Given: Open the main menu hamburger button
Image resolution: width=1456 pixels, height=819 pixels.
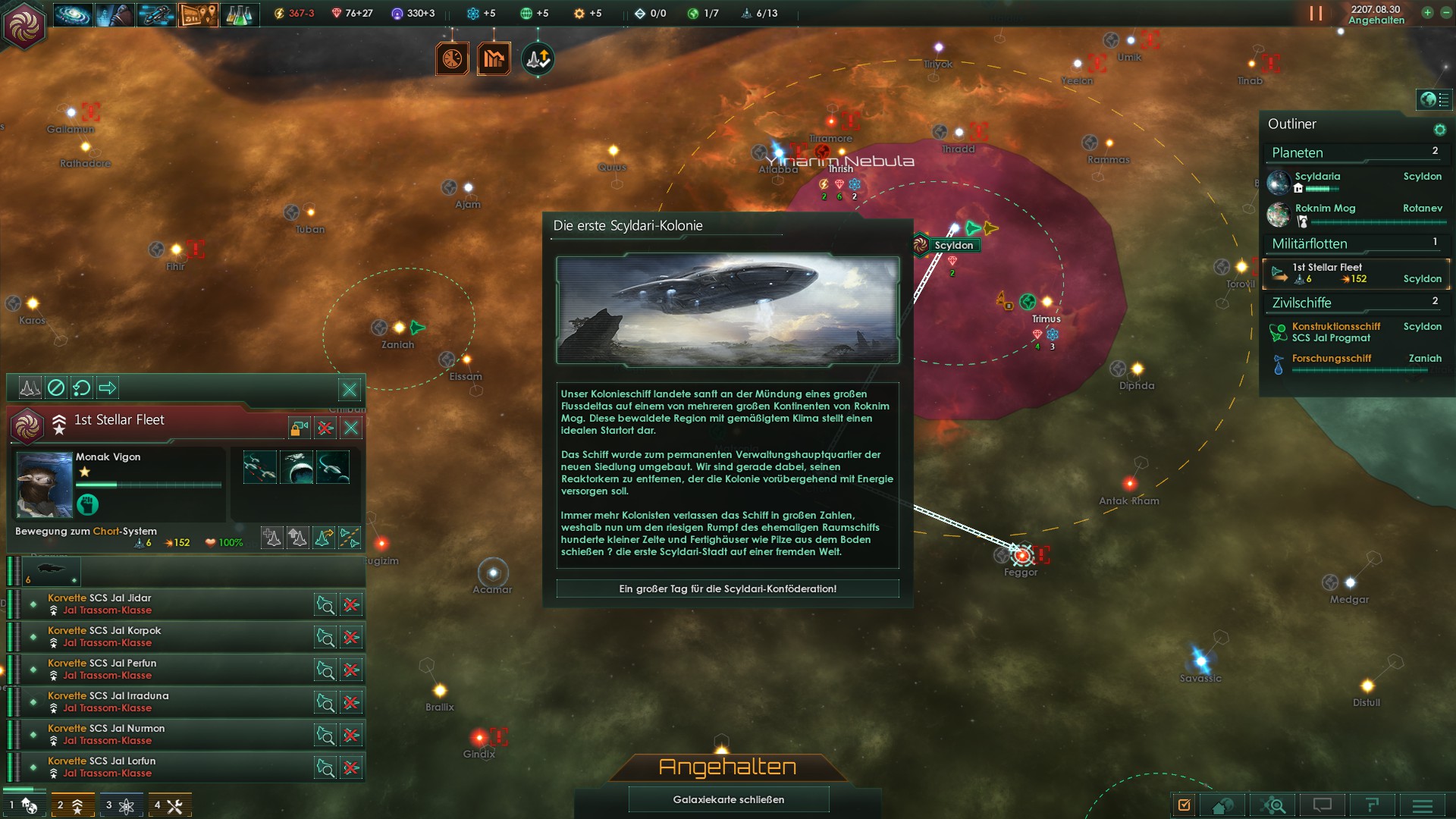Looking at the screenshot, I should (x=1422, y=805).
